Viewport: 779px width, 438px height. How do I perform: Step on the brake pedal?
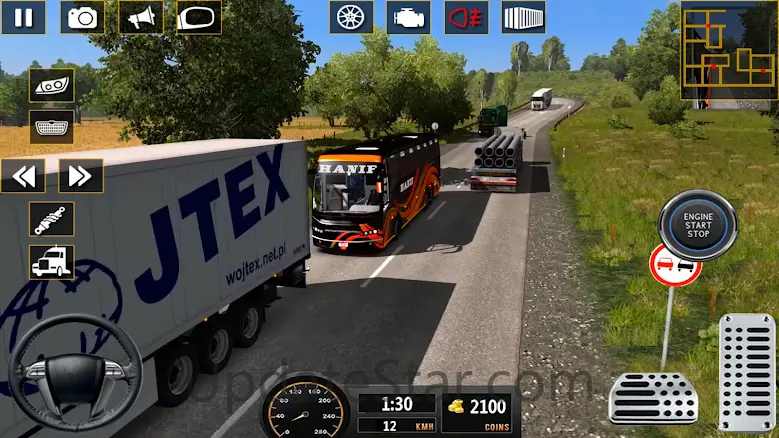(x=653, y=398)
